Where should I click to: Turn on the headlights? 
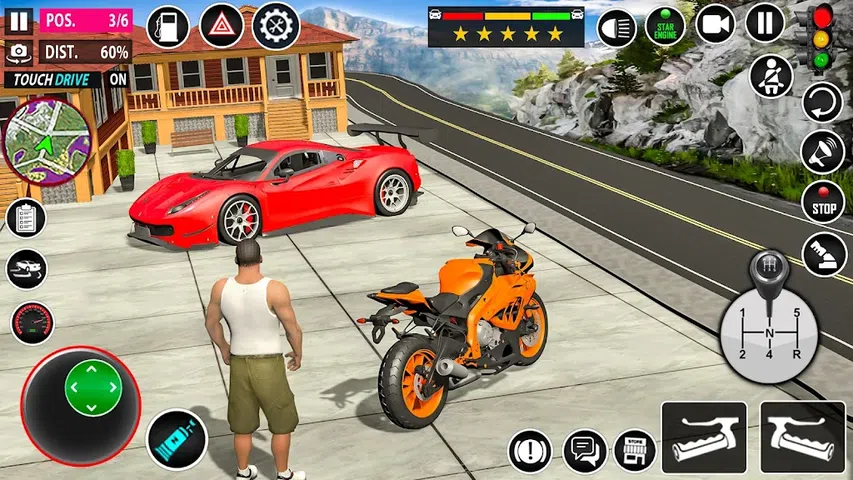pyautogui.click(x=617, y=27)
